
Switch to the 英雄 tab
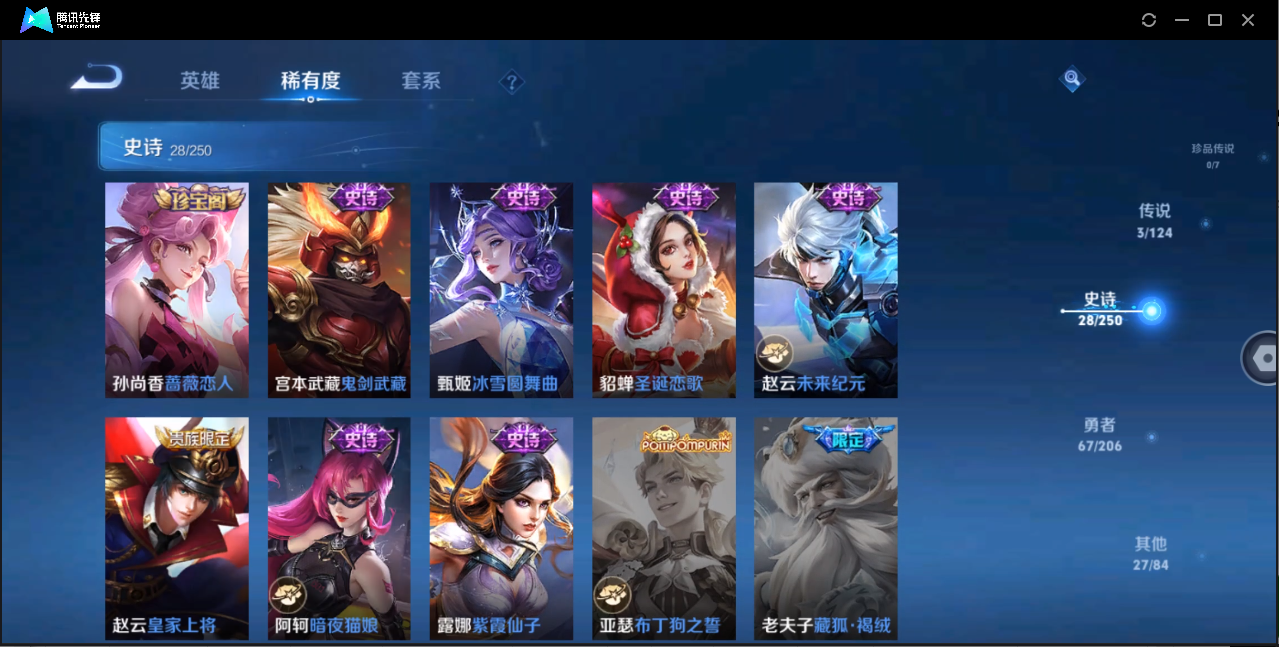pos(200,81)
